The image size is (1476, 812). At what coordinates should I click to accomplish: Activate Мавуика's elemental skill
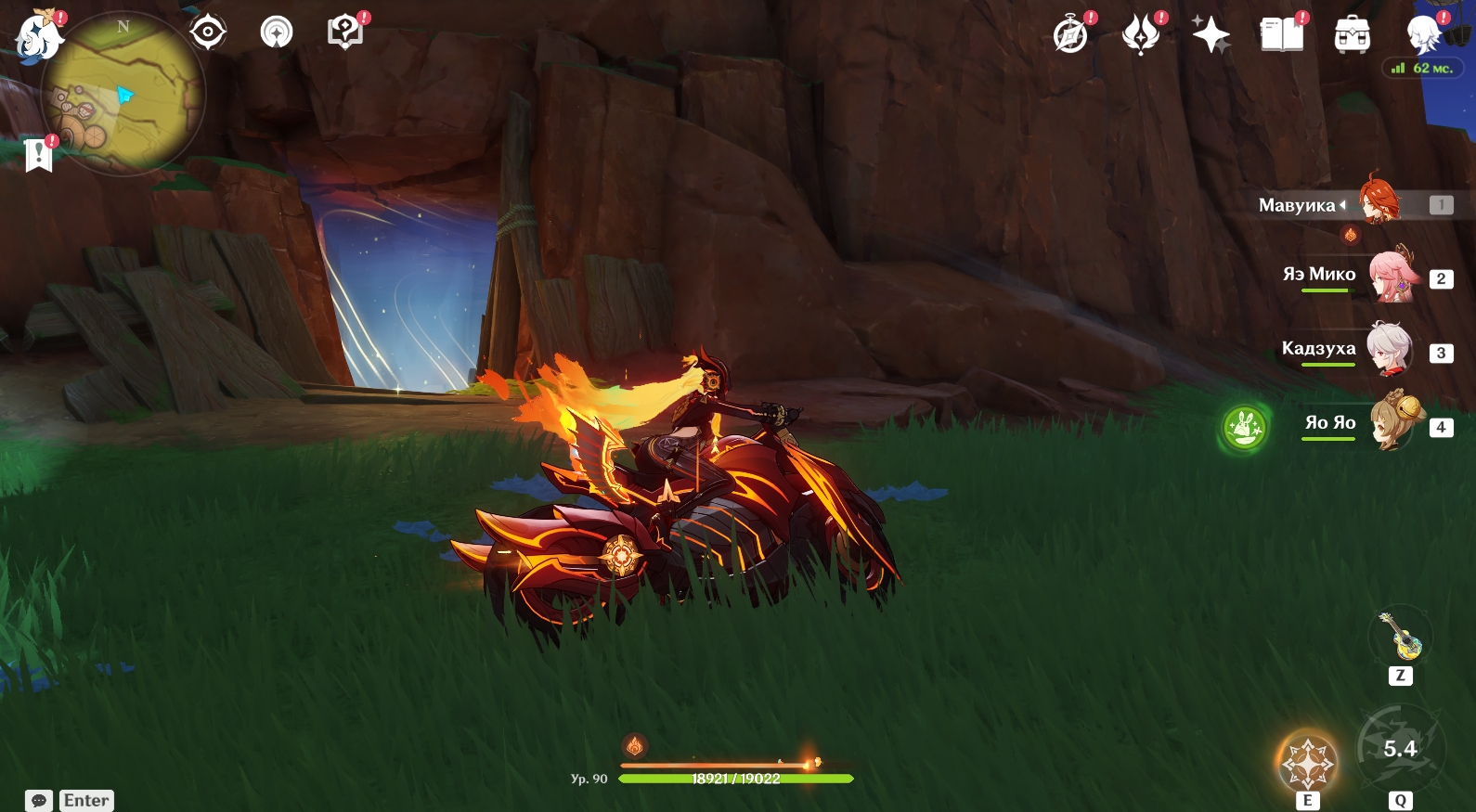pyautogui.click(x=1308, y=764)
